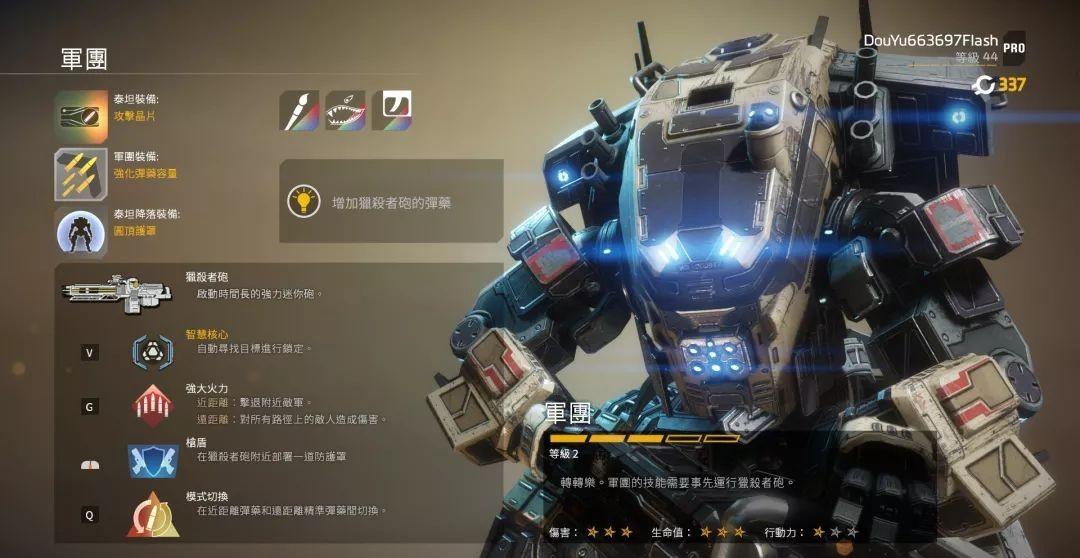The width and height of the screenshot is (1080, 558).
Task: Click the 強大火力 ability icon
Action: click(152, 405)
